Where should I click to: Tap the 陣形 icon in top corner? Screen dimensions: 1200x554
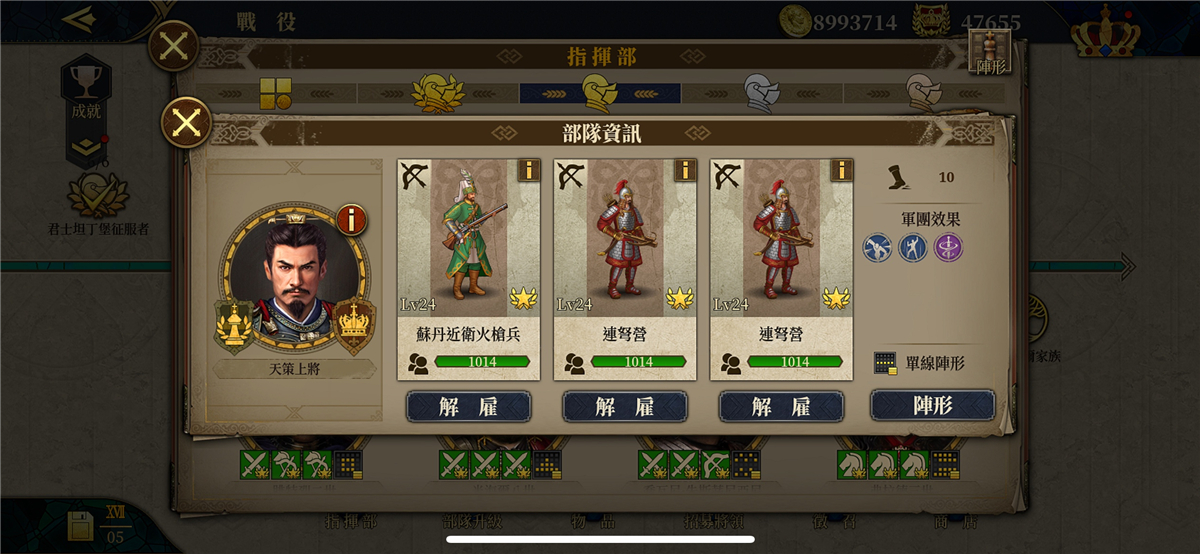click(x=990, y=52)
